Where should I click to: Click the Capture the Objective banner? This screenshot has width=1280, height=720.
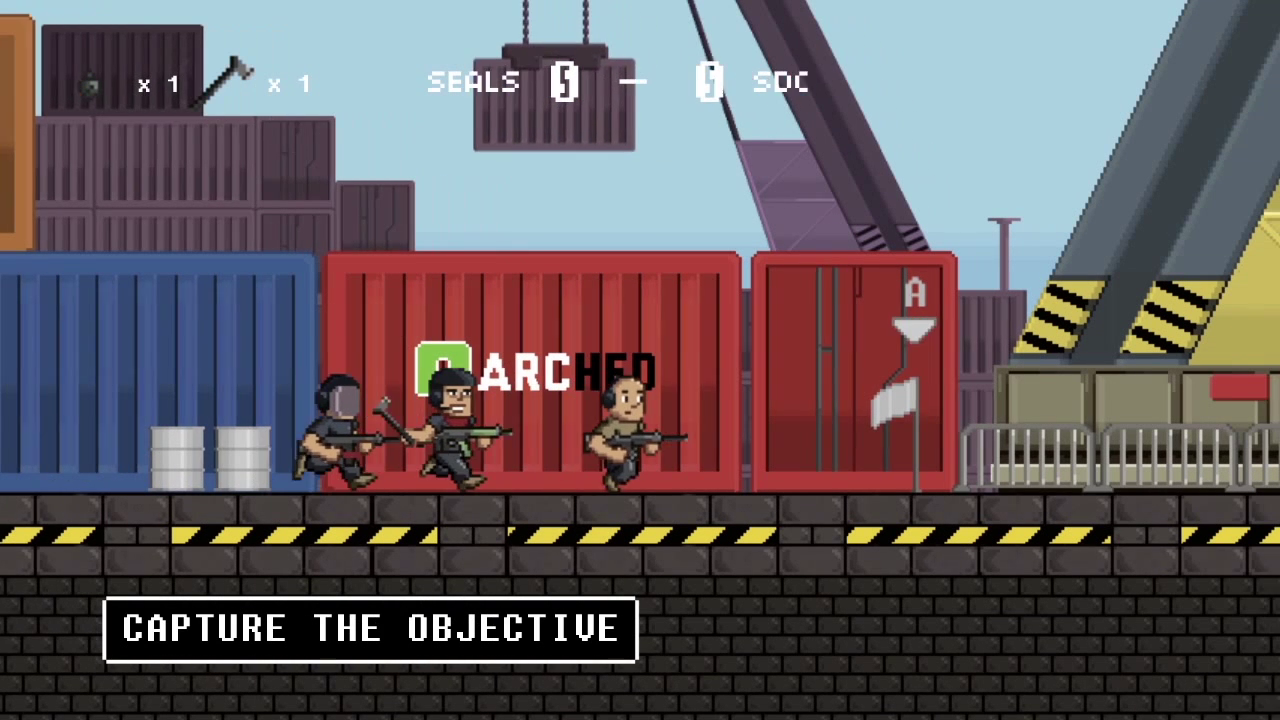pos(370,629)
